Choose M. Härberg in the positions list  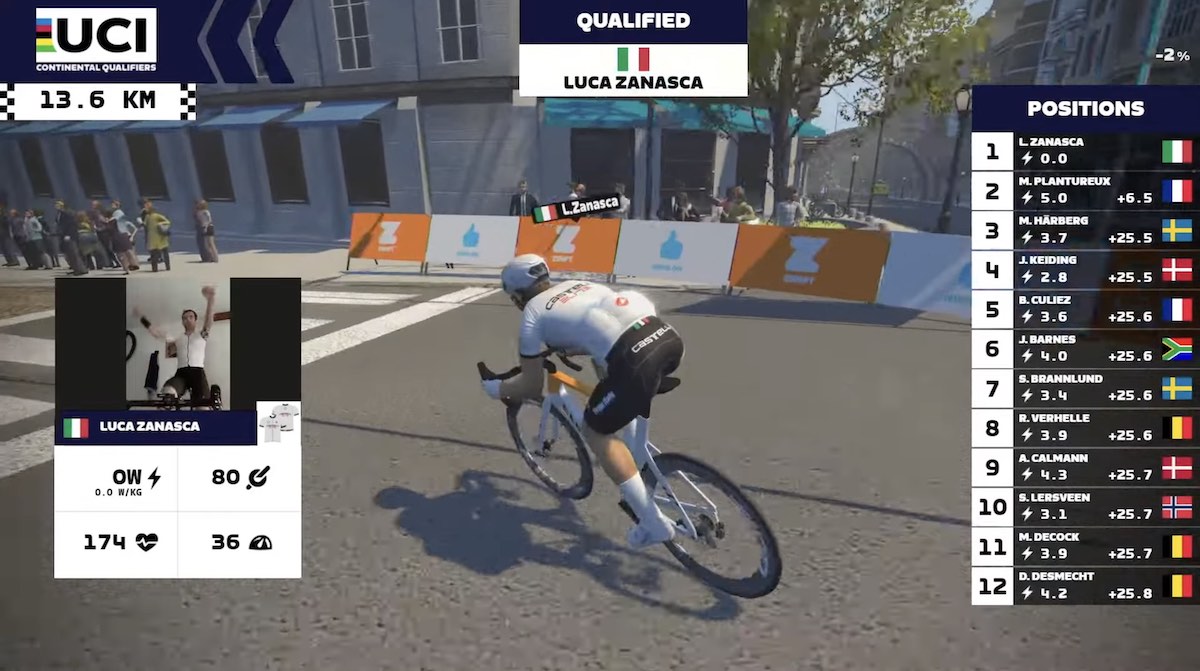tap(1084, 230)
